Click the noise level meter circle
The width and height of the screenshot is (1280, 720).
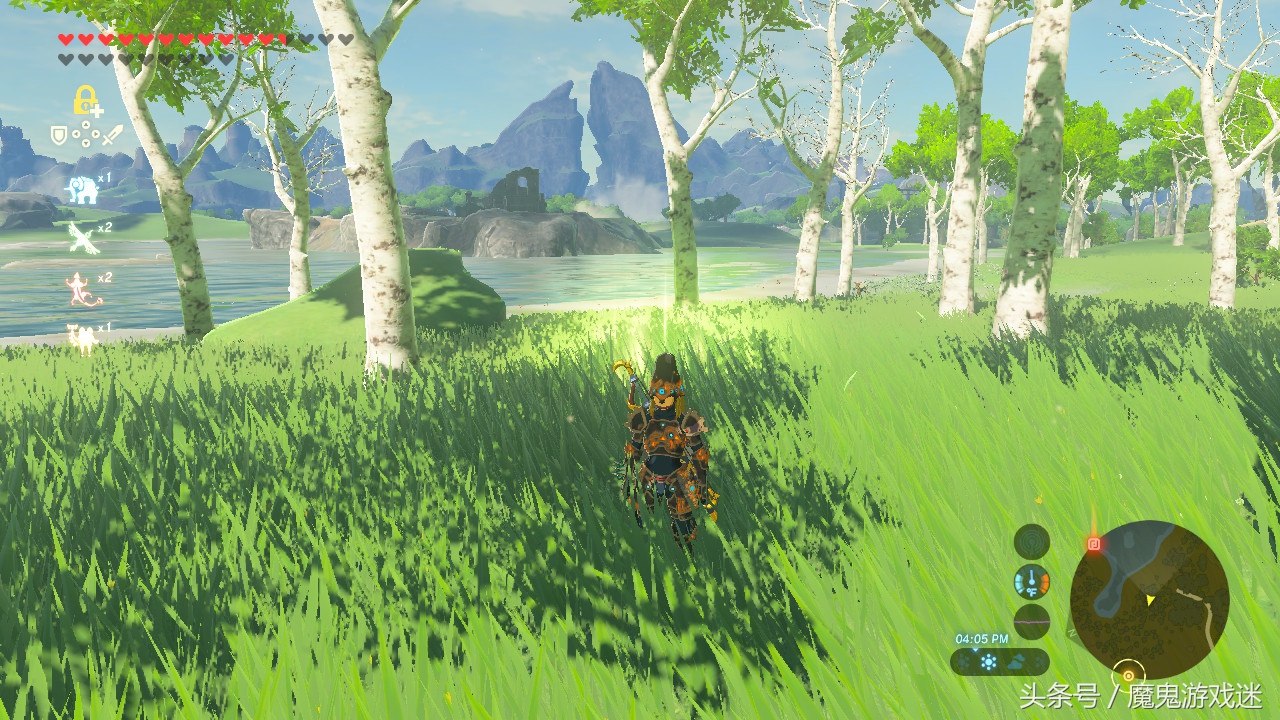(1031, 621)
